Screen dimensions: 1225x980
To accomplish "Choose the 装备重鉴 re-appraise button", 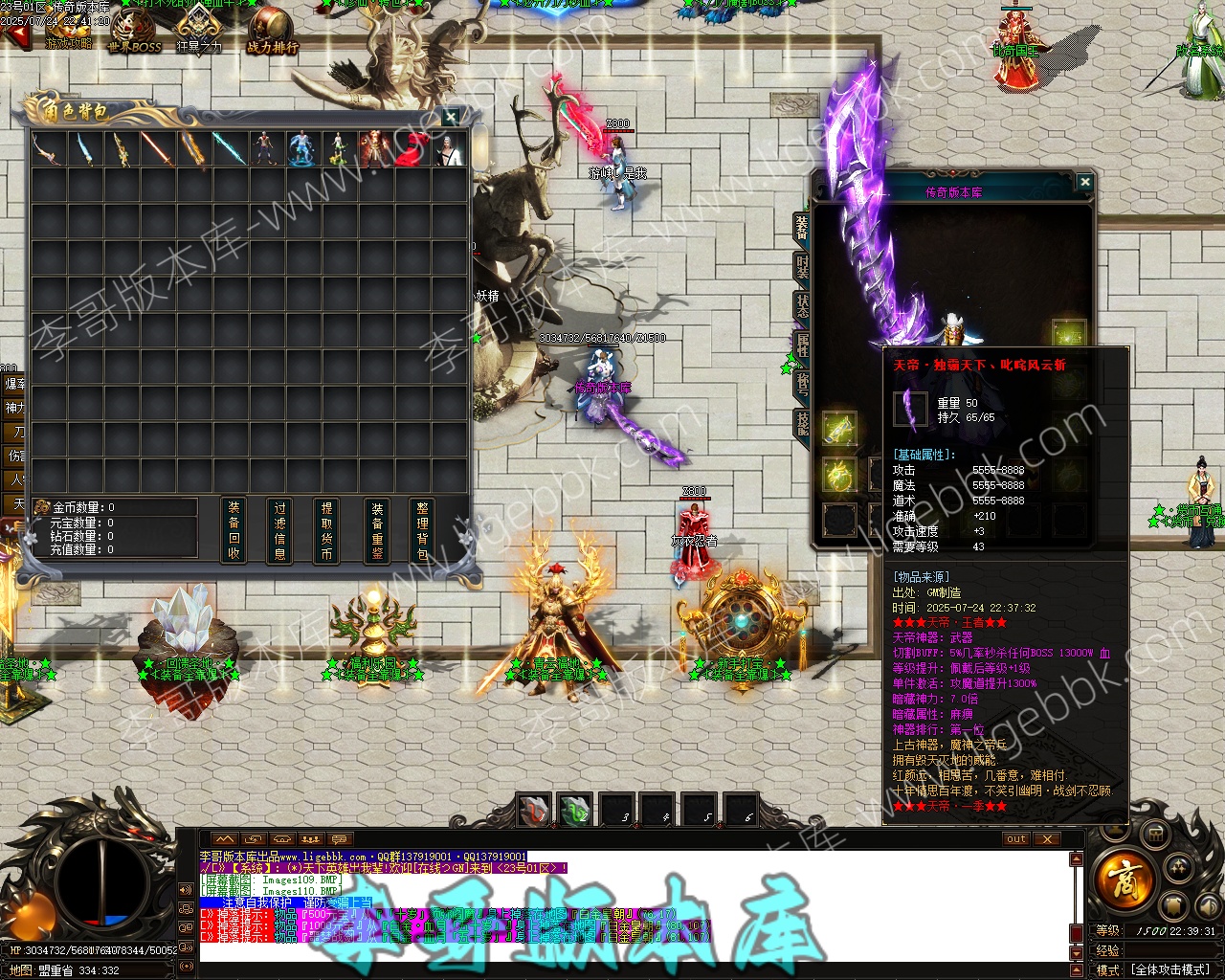I will (376, 530).
